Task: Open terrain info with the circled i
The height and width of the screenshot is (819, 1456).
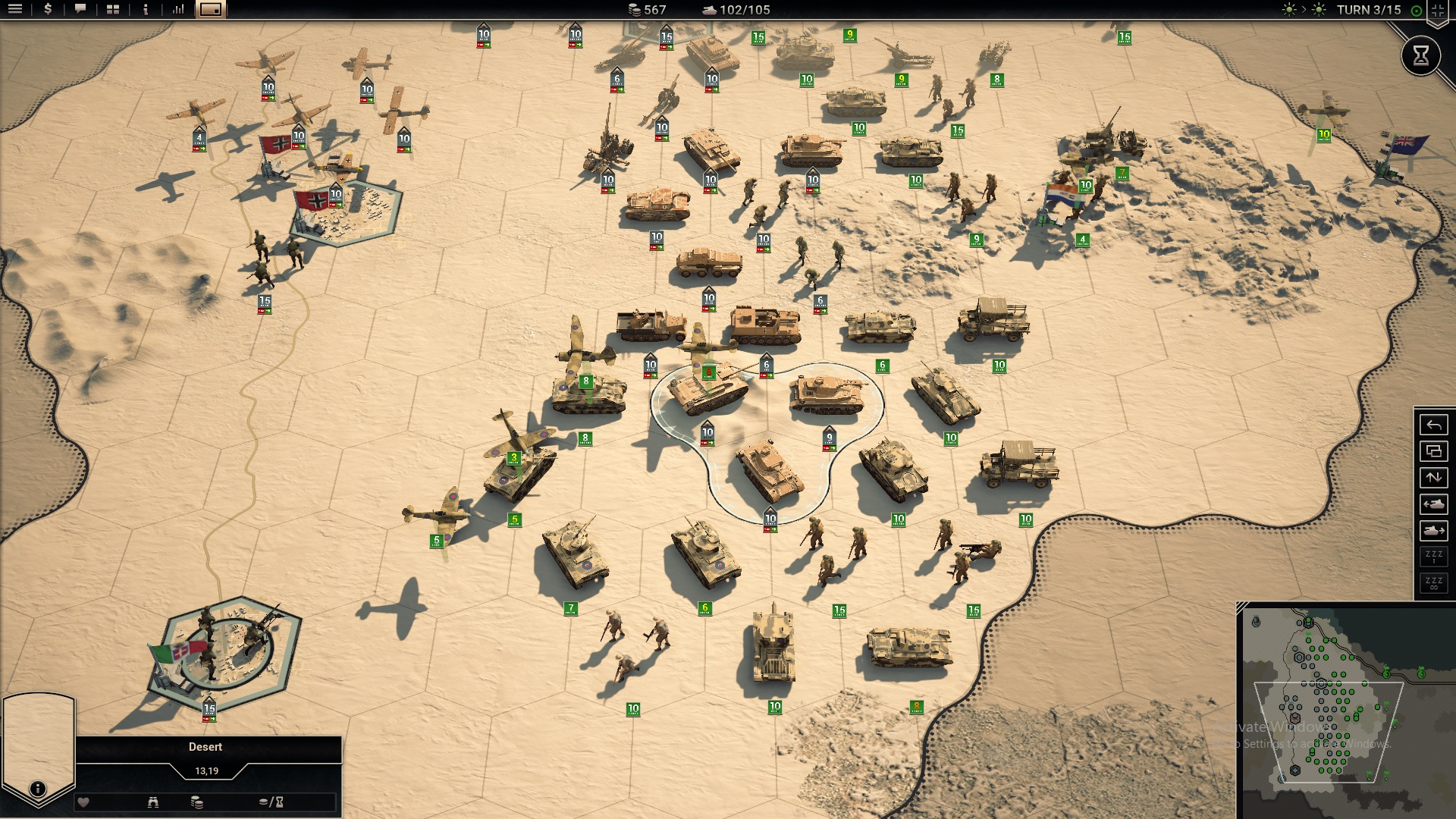Action: (x=37, y=789)
